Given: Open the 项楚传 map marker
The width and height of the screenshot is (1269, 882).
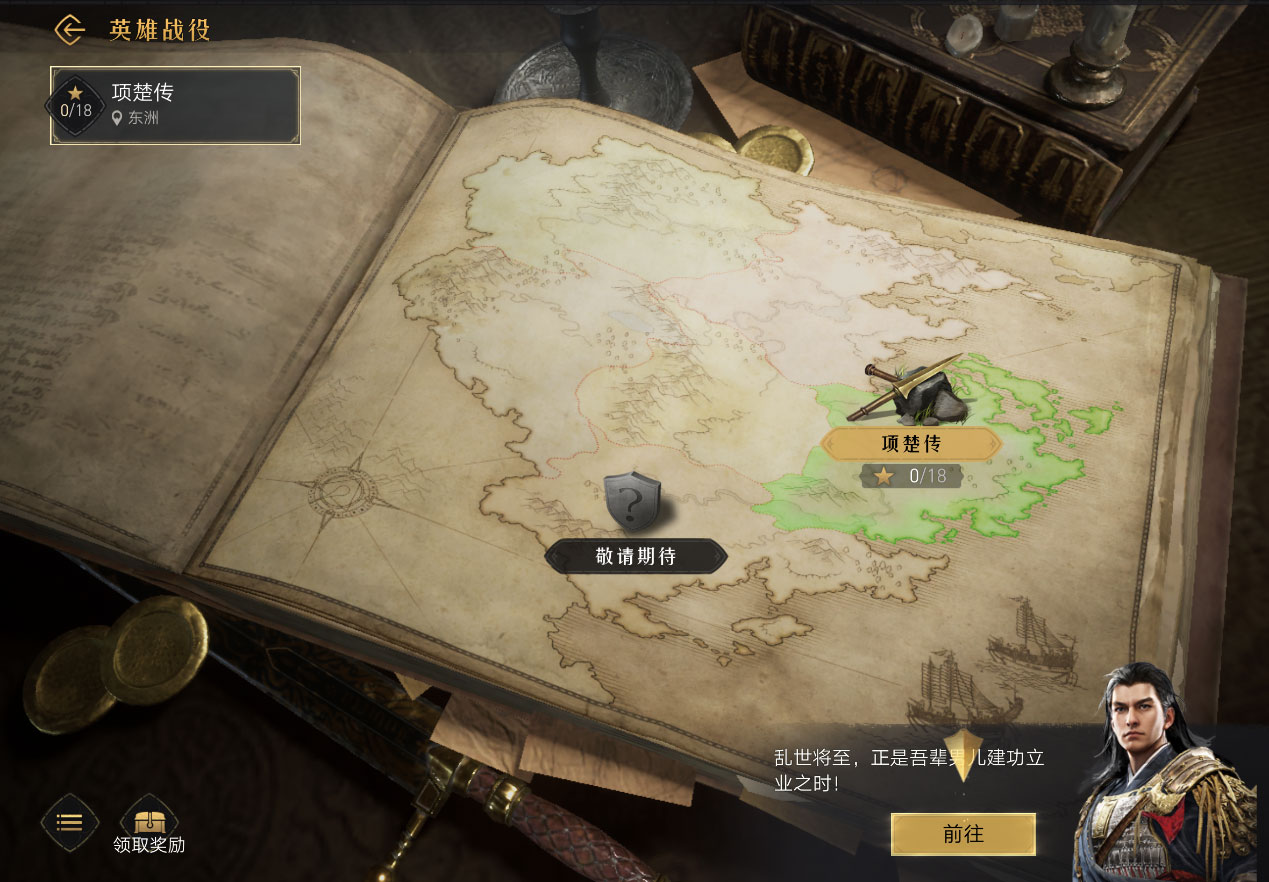Looking at the screenshot, I should 910,443.
